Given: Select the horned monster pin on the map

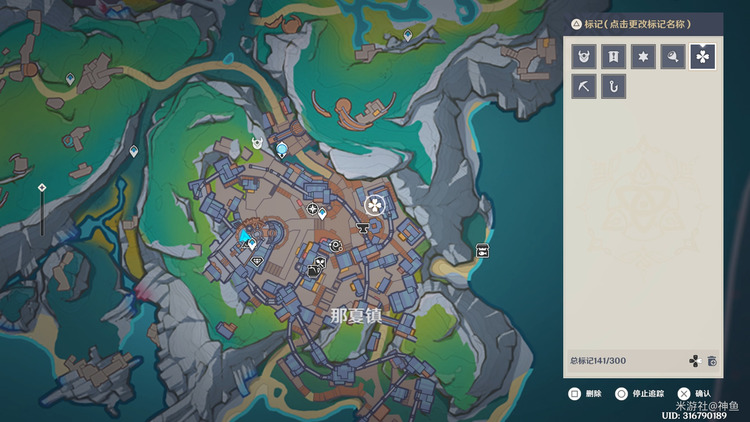Looking at the screenshot, I should click(x=257, y=145).
